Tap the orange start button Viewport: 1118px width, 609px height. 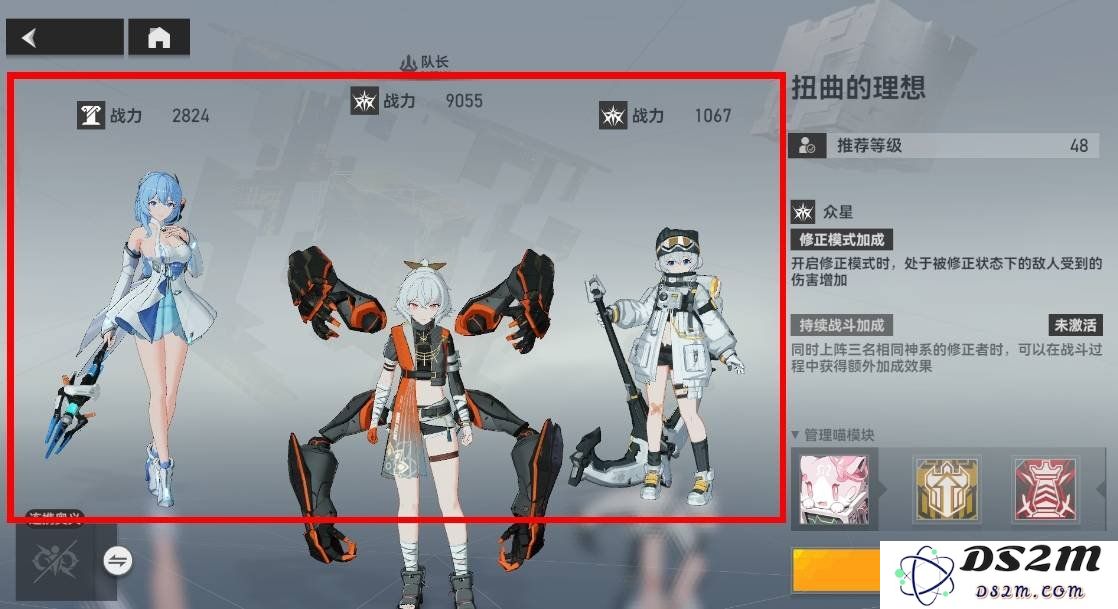point(835,572)
